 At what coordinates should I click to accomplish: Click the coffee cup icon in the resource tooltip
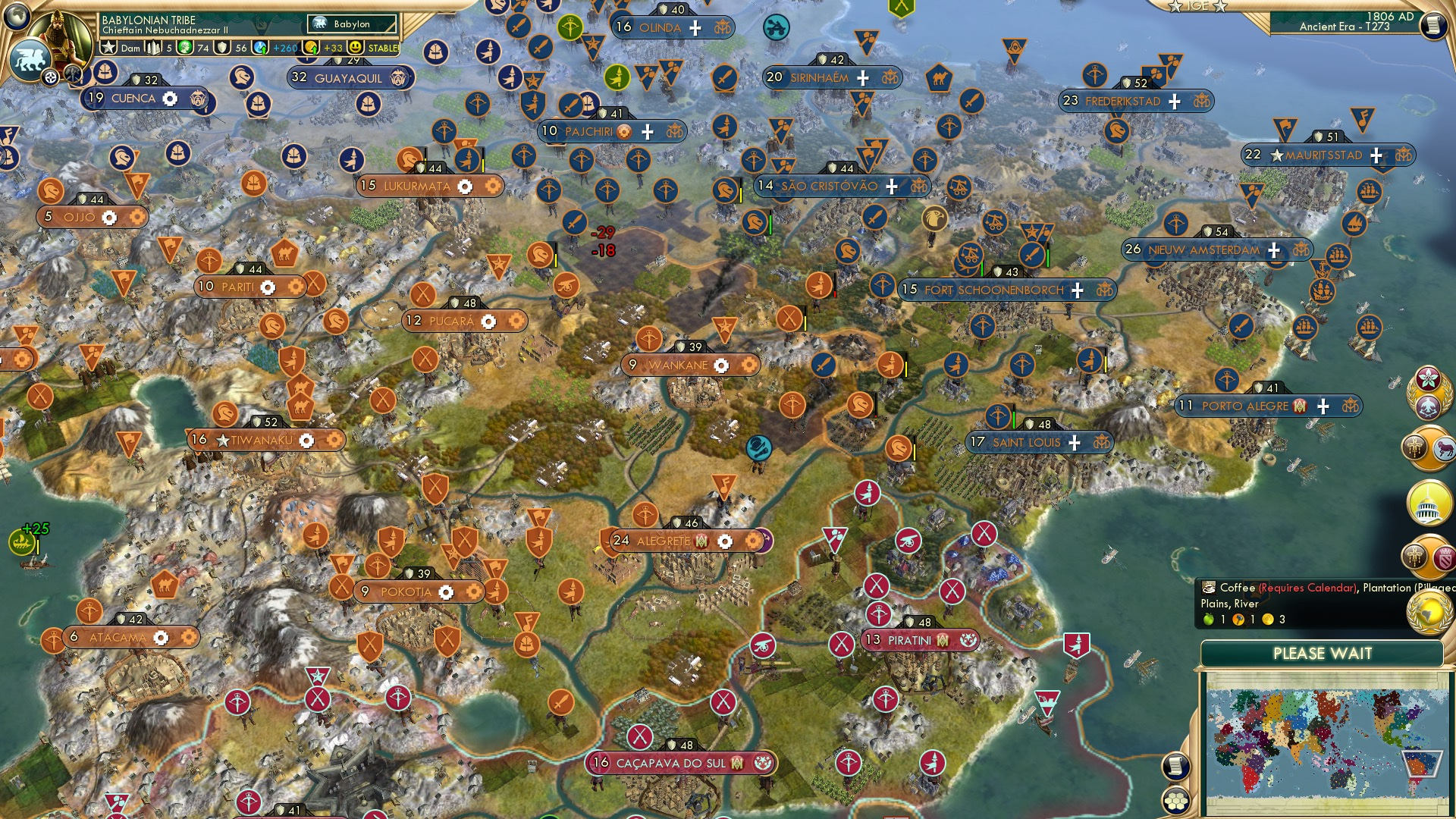pyautogui.click(x=1209, y=587)
